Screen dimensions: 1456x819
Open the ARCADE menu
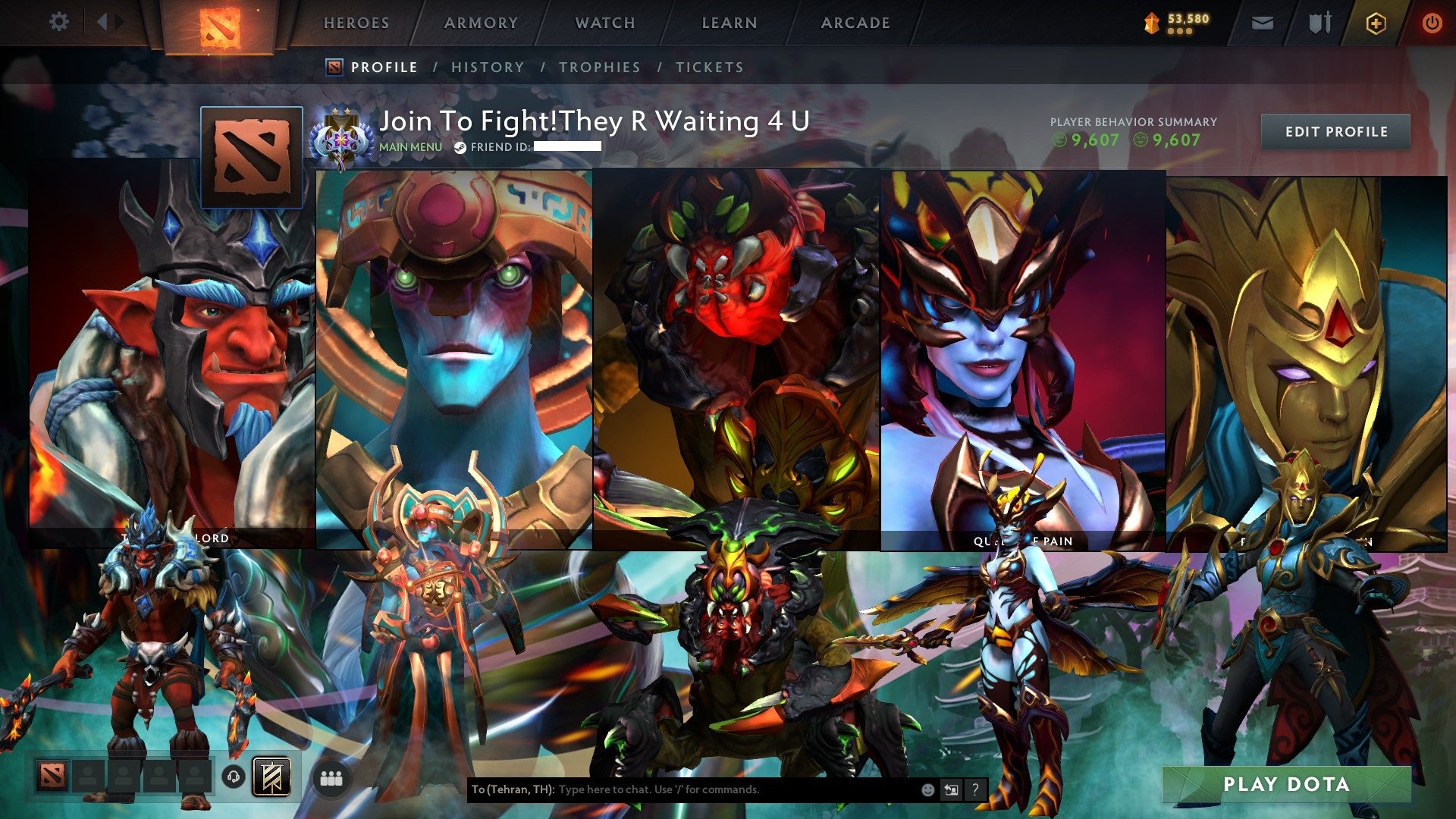click(x=855, y=23)
